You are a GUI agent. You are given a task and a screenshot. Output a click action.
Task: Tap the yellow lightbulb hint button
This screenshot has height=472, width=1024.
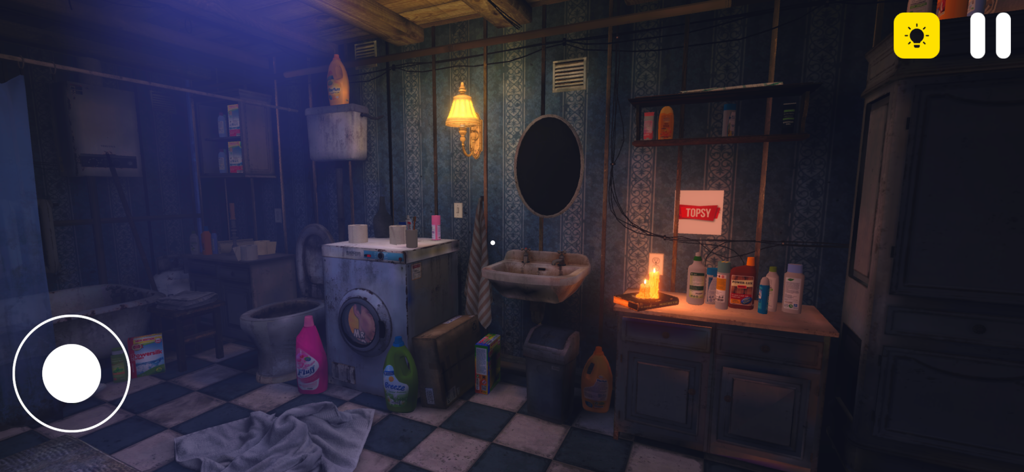pyautogui.click(x=916, y=36)
